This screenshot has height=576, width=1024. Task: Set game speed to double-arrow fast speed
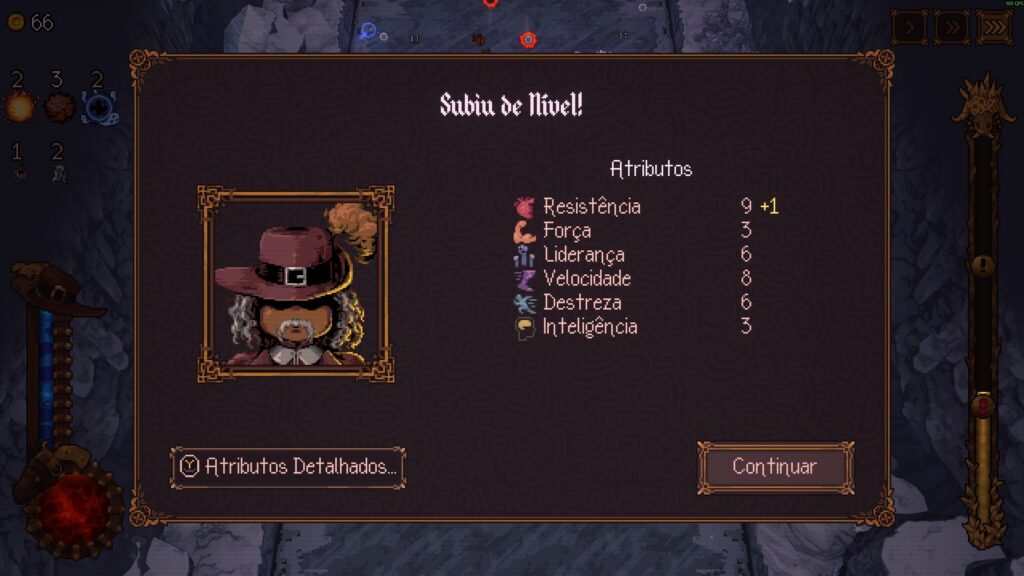(x=951, y=27)
